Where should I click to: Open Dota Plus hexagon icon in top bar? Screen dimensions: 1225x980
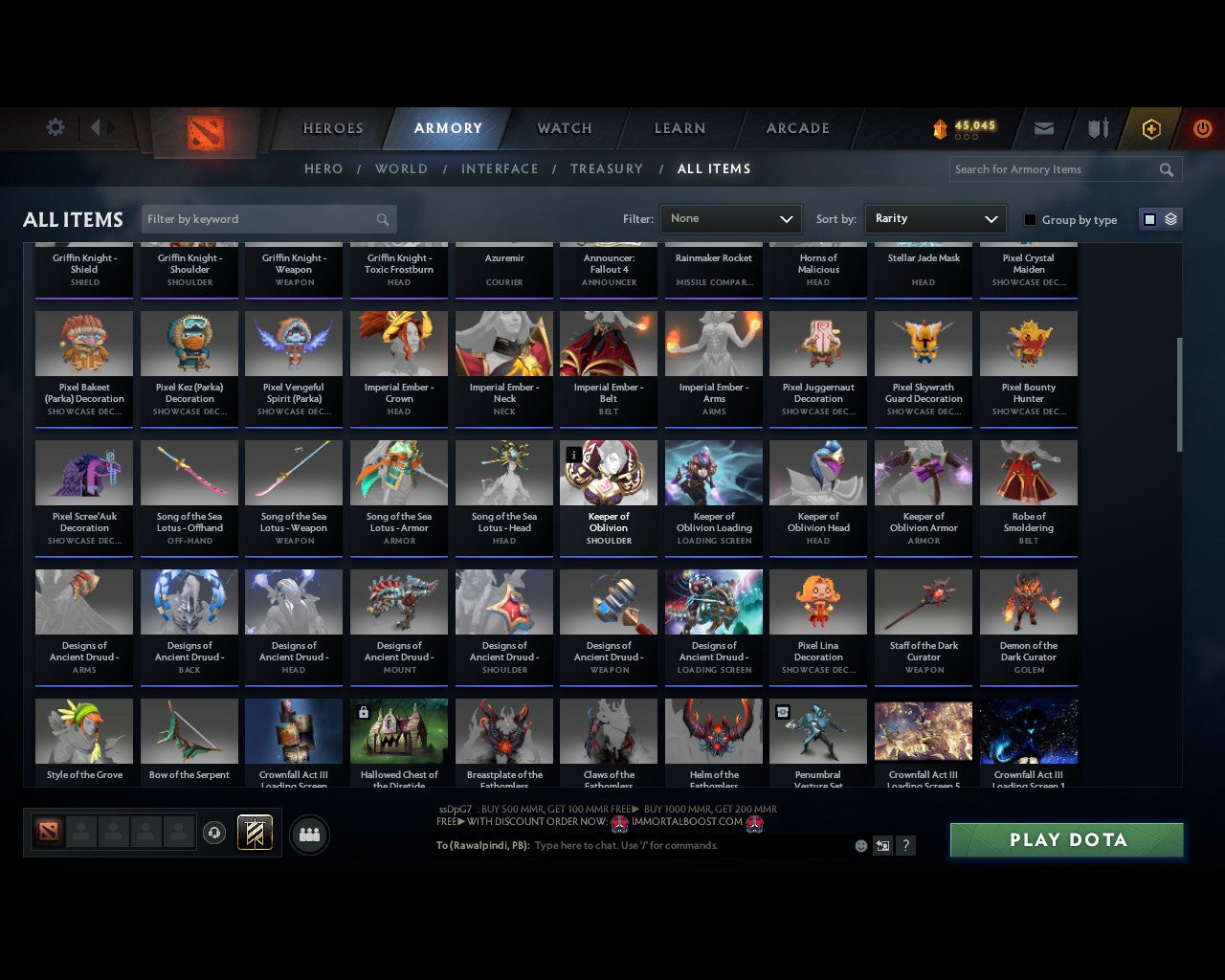[1150, 128]
